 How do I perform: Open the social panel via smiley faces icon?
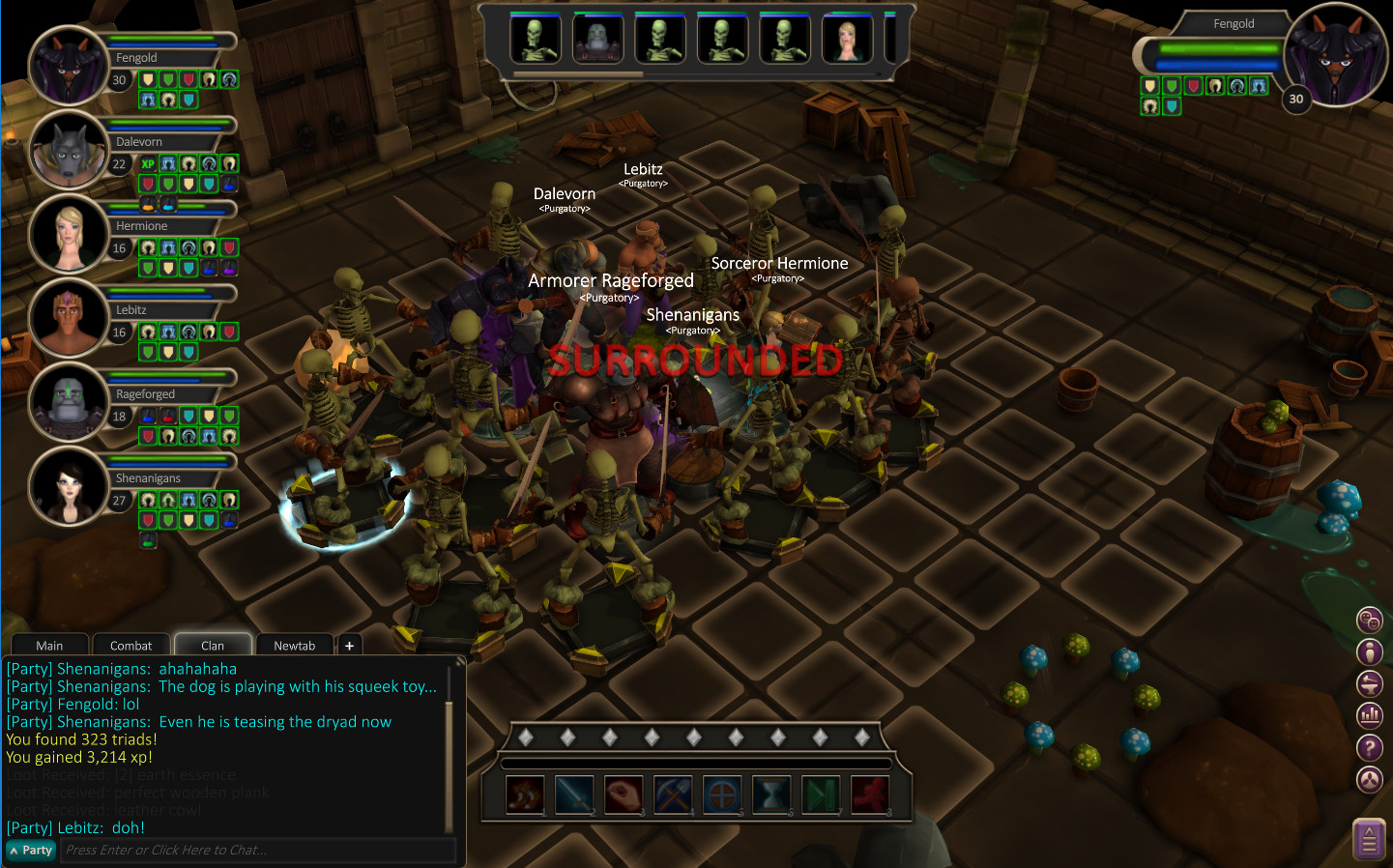[1370, 620]
